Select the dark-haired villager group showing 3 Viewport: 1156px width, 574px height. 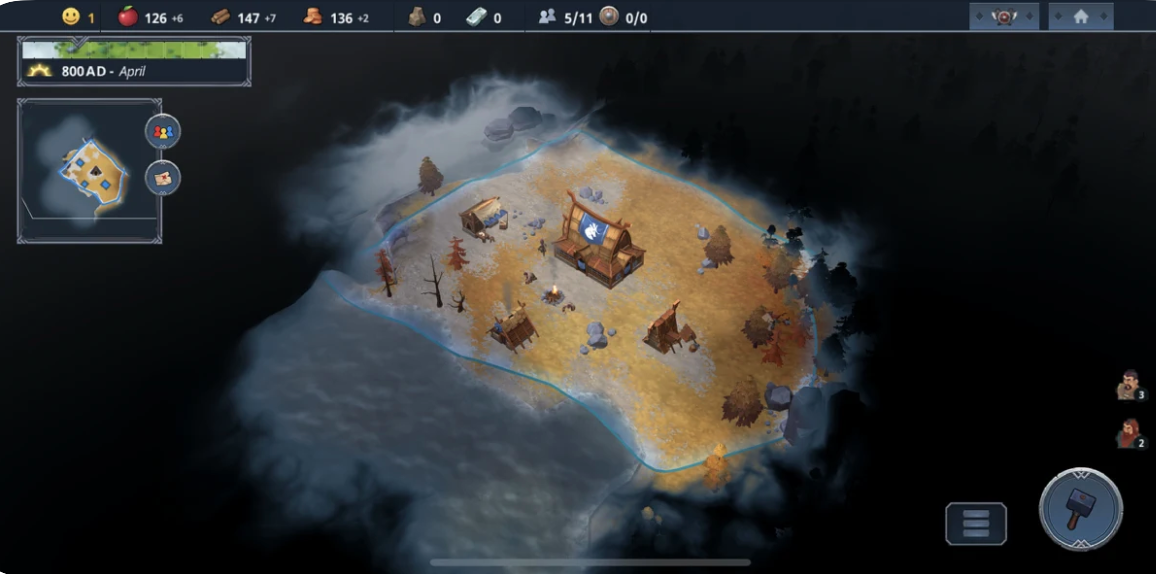click(1129, 384)
